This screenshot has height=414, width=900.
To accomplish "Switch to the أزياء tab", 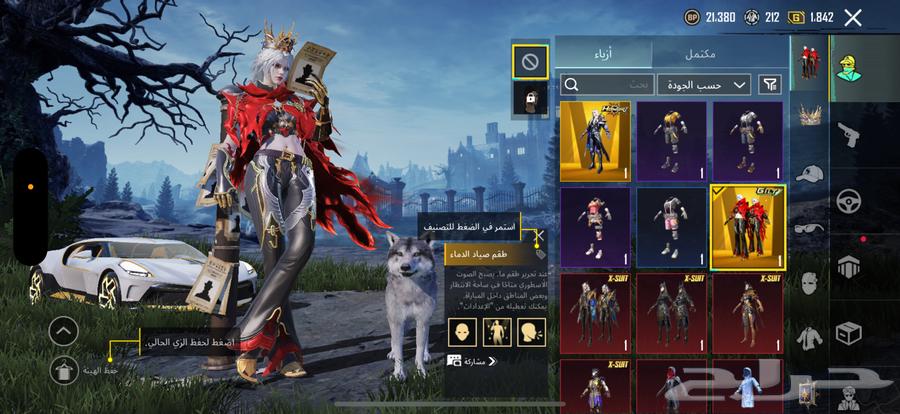I will pos(603,53).
